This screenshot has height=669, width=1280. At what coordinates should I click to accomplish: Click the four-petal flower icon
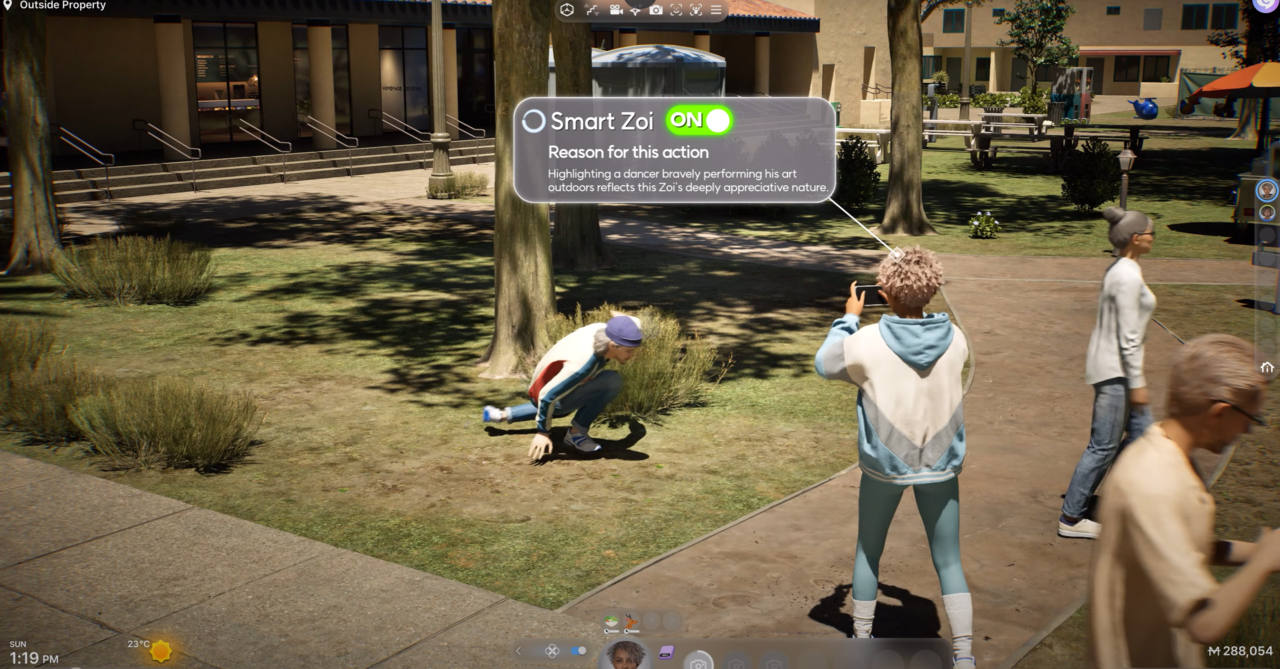[x=551, y=651]
